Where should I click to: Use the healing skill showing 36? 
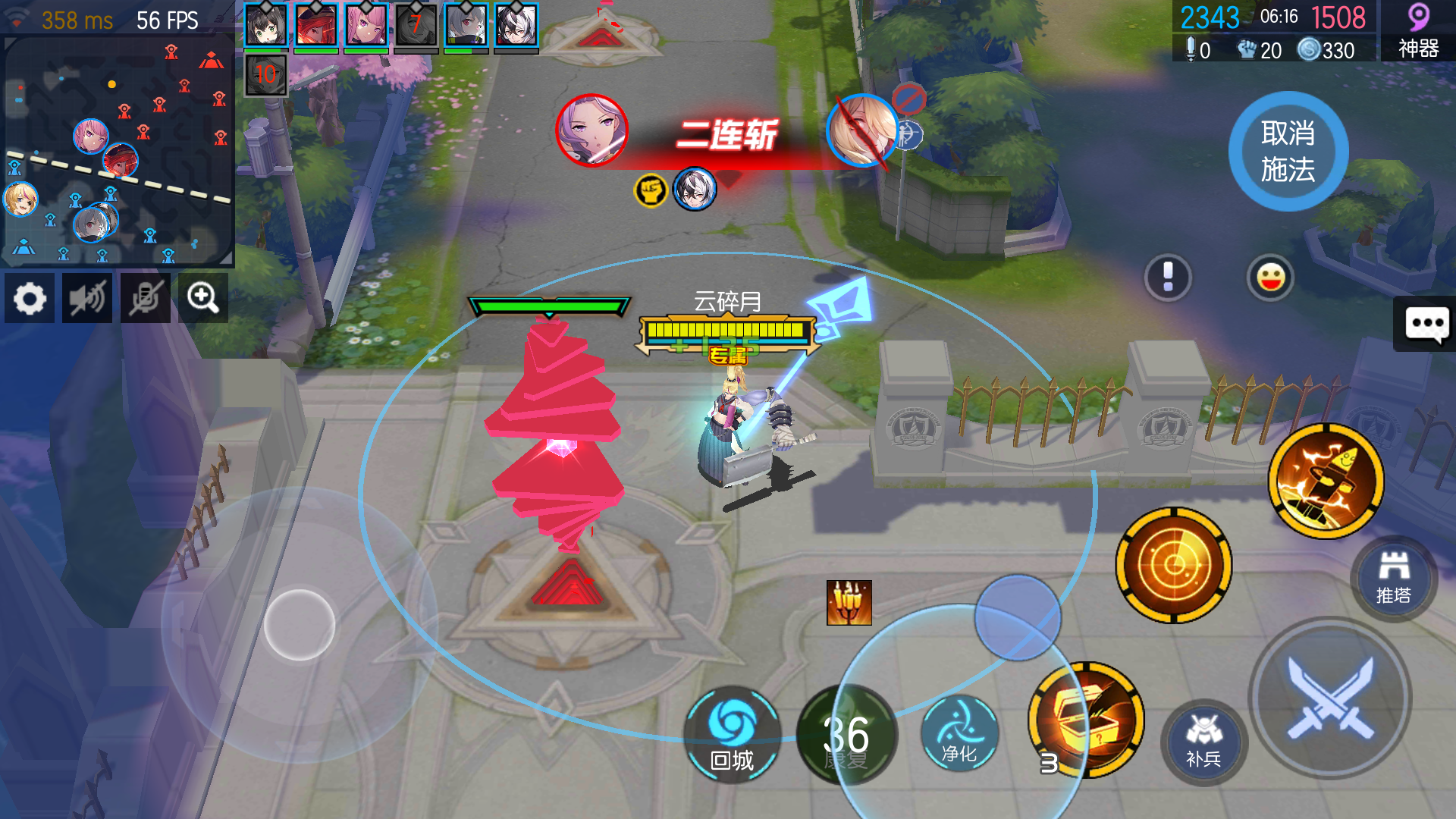847,732
